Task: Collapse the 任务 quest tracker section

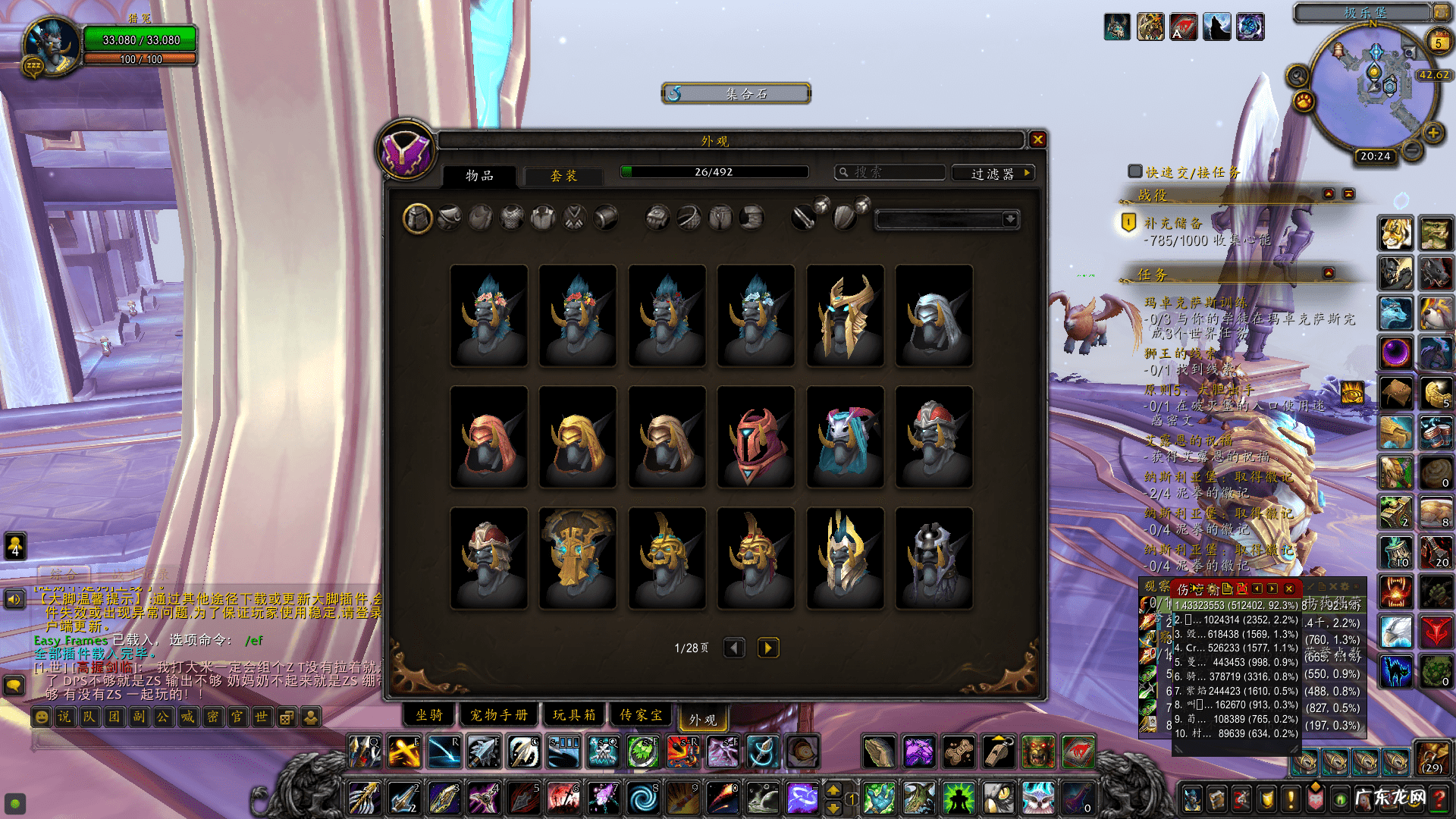Action: coord(1329,273)
